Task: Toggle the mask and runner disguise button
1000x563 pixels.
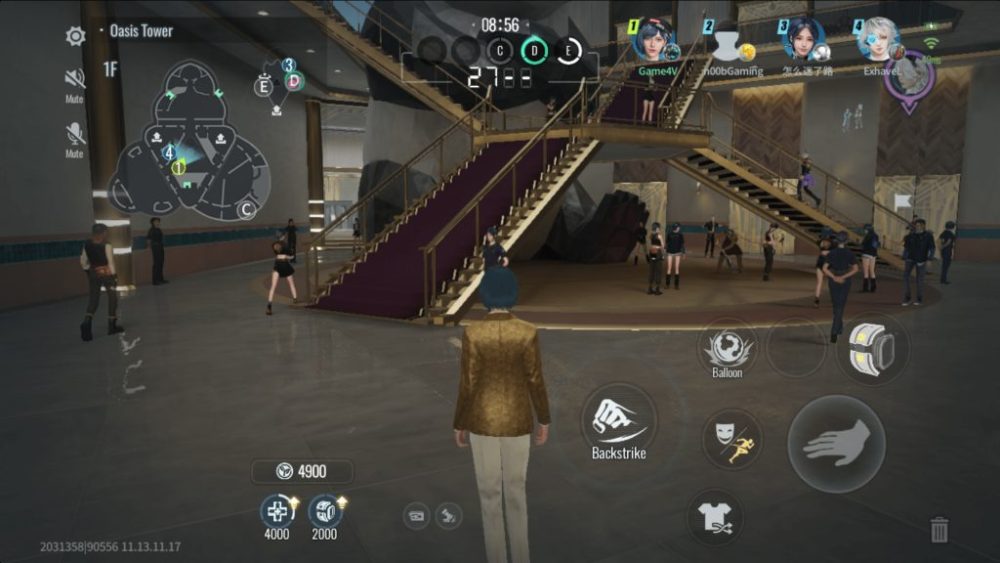Action: (x=732, y=440)
